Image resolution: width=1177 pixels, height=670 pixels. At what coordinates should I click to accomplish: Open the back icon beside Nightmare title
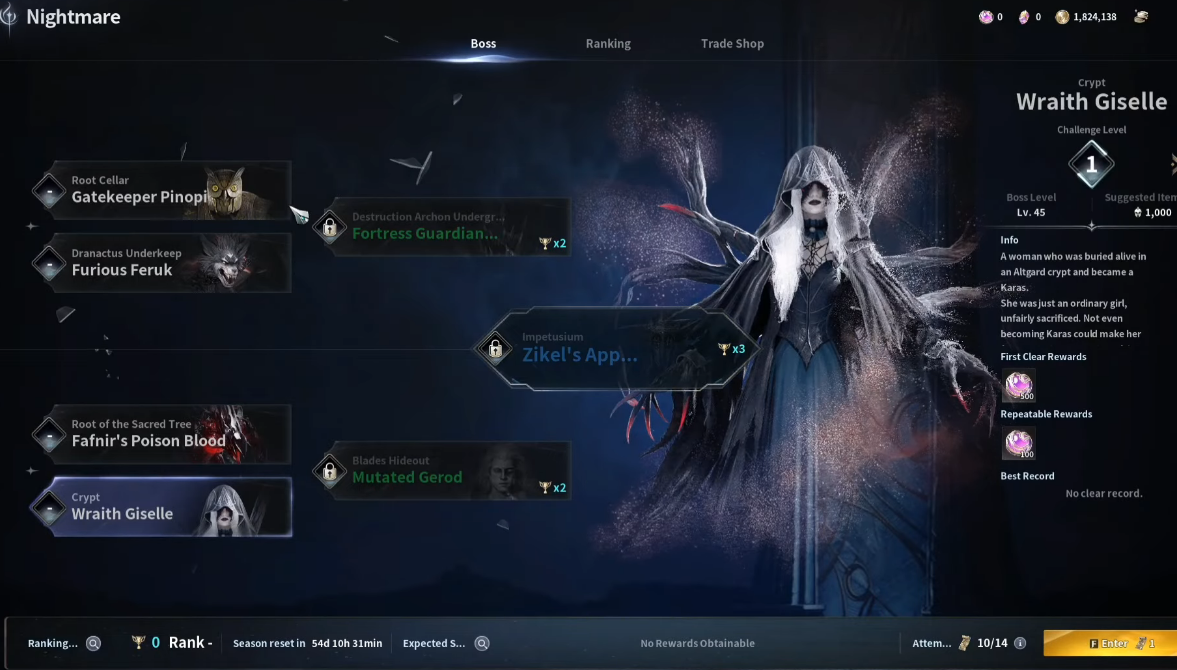[9, 17]
